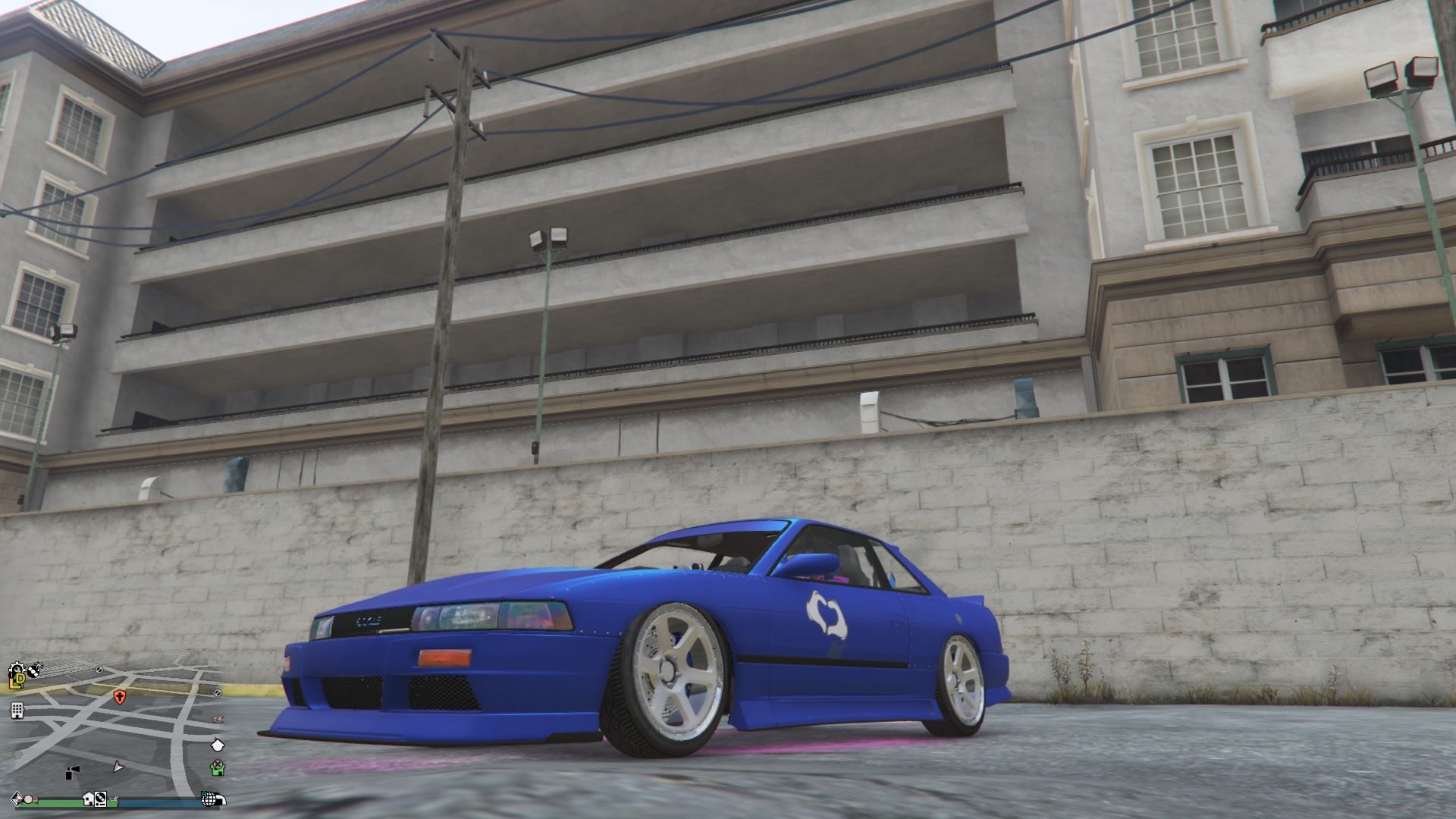Screen dimensions: 1456x819
Task: Click the white player arrow on the minimap
Action: pyautogui.click(x=118, y=768)
